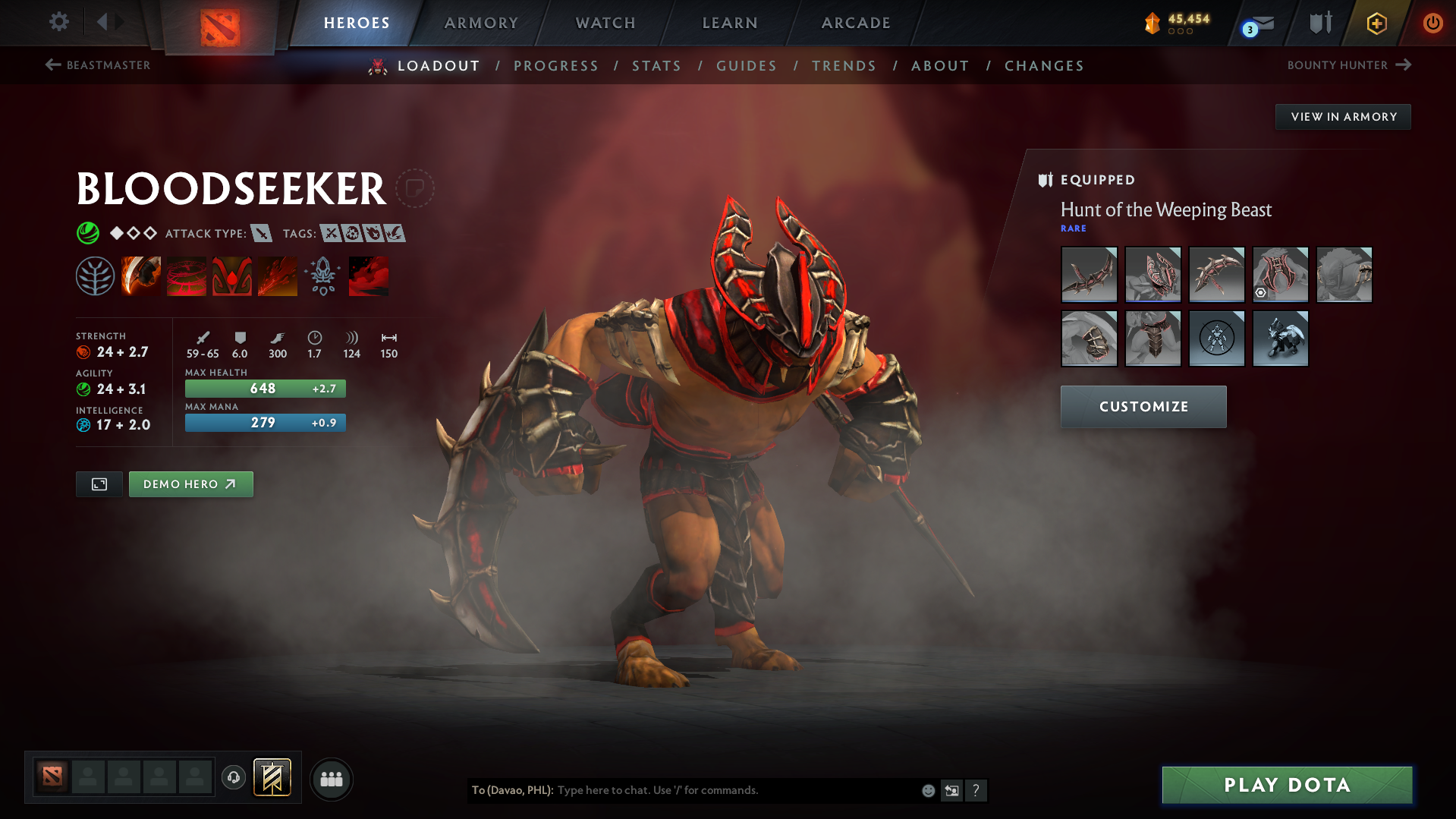Open the Watch tab
The width and height of the screenshot is (1456, 819).
pos(605,23)
